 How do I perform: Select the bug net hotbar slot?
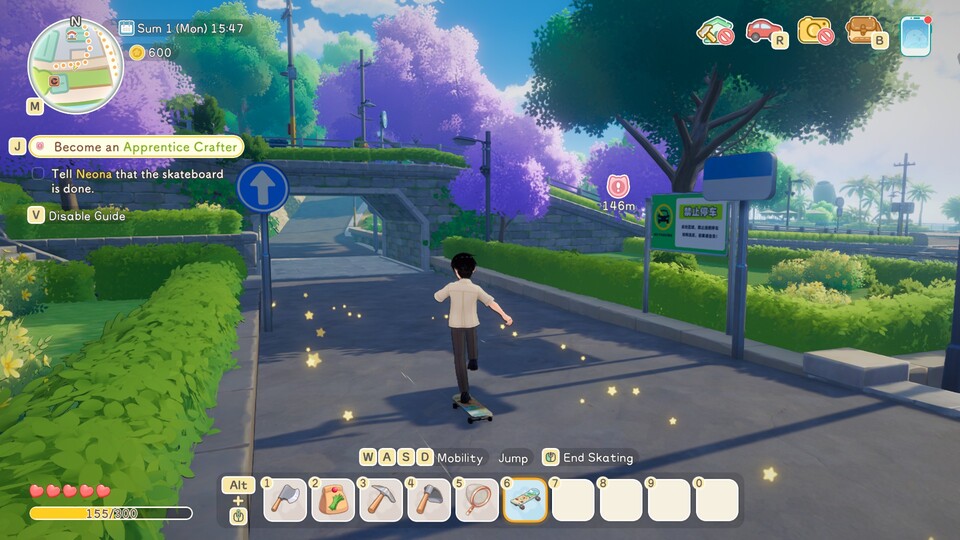(x=477, y=500)
